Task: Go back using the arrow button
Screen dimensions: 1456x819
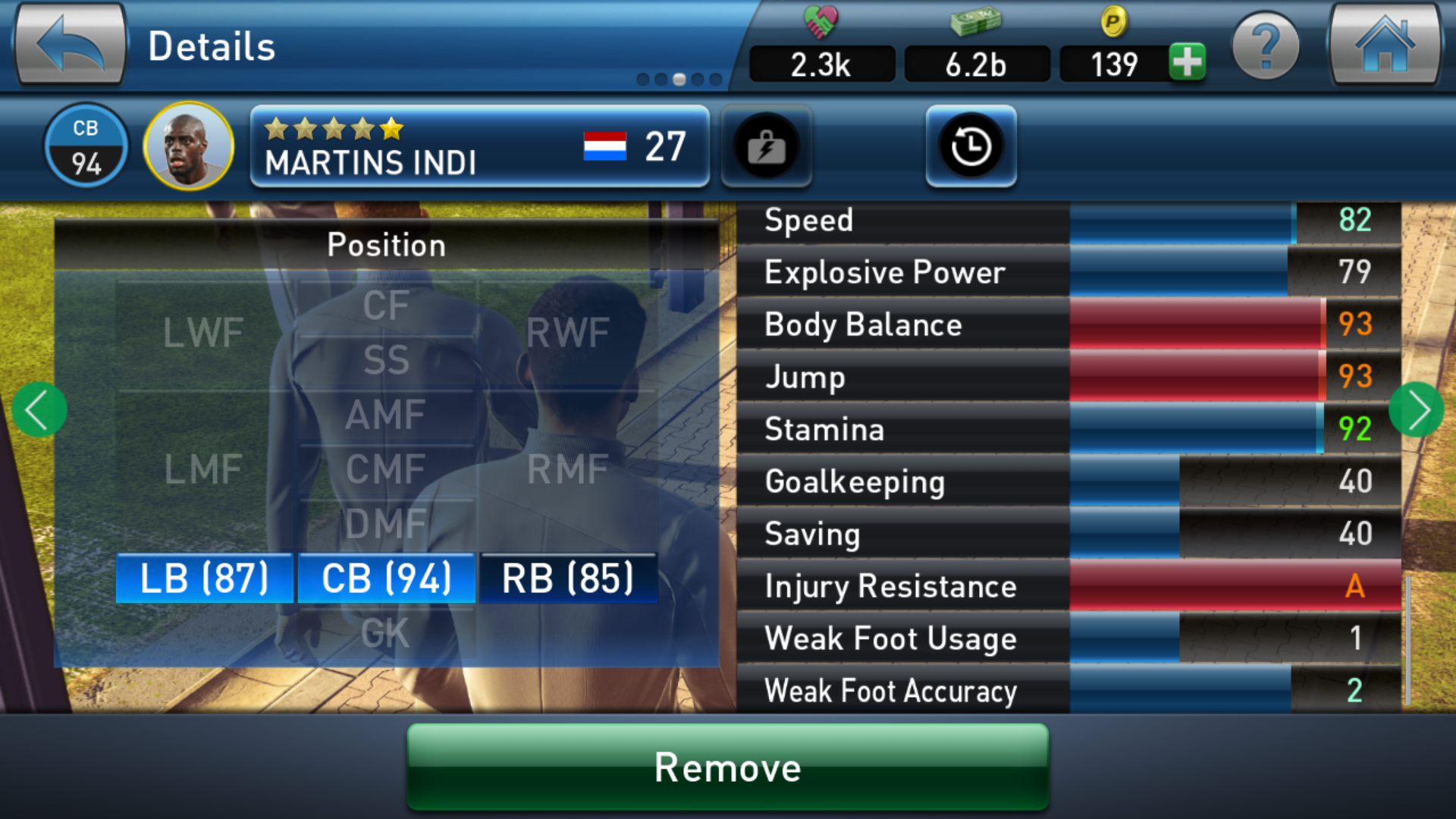Action: (70, 45)
